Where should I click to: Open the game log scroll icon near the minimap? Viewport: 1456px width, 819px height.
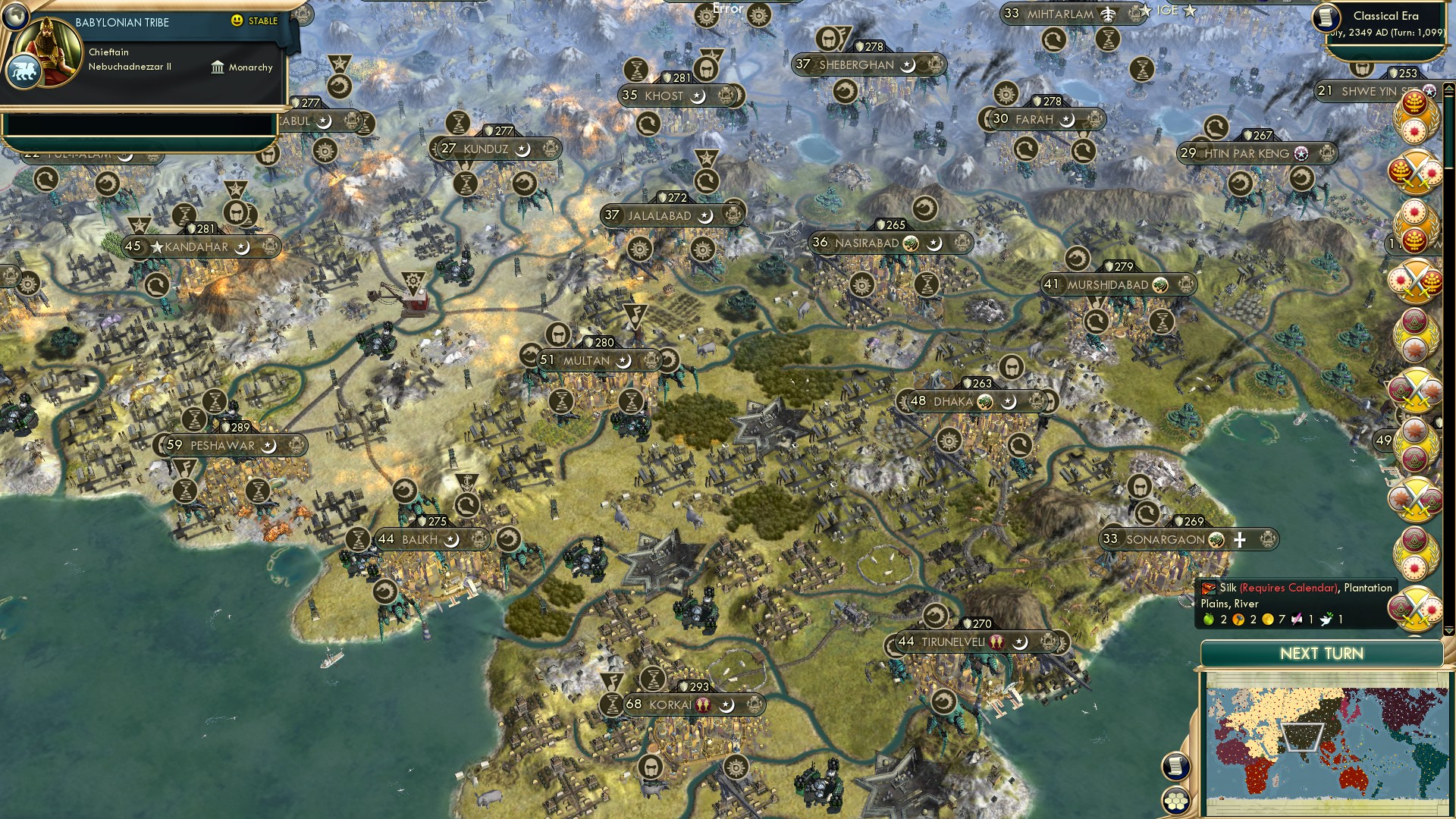(x=1176, y=766)
